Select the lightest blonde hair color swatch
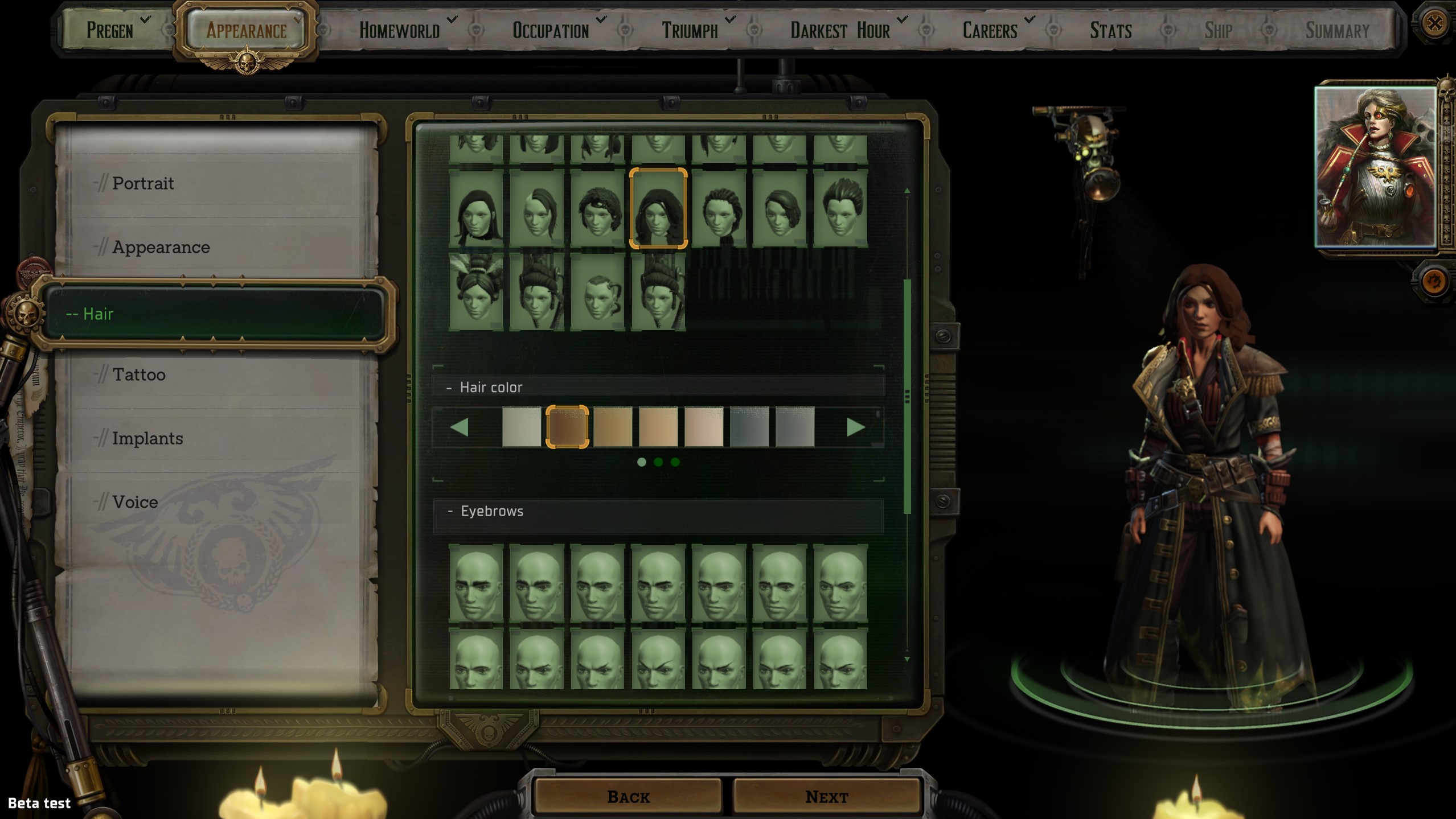Viewport: 1456px width, 819px height. click(522, 427)
